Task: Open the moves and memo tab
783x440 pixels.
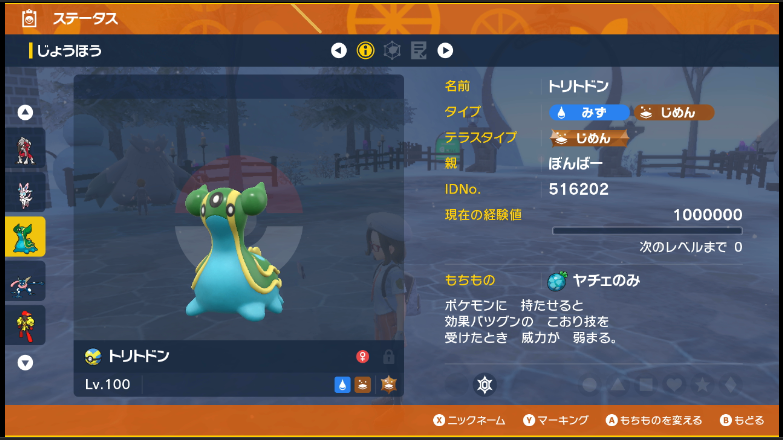Action: (419, 50)
